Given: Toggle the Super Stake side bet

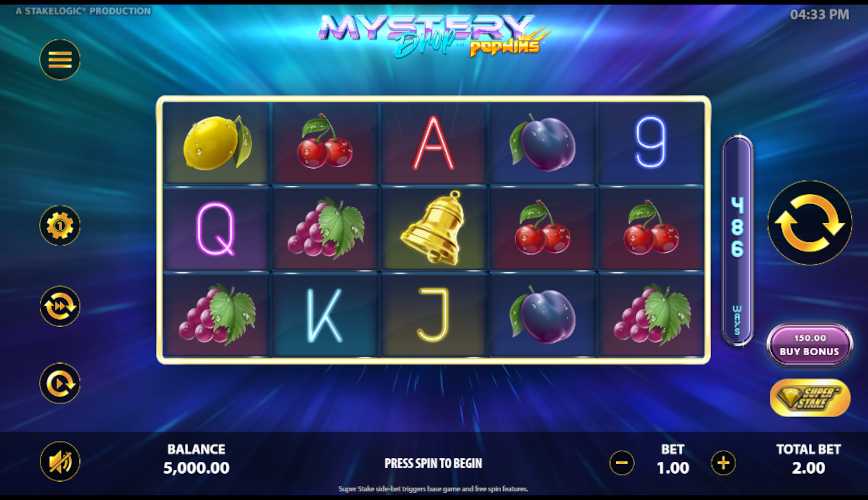Looking at the screenshot, I should (x=809, y=398).
